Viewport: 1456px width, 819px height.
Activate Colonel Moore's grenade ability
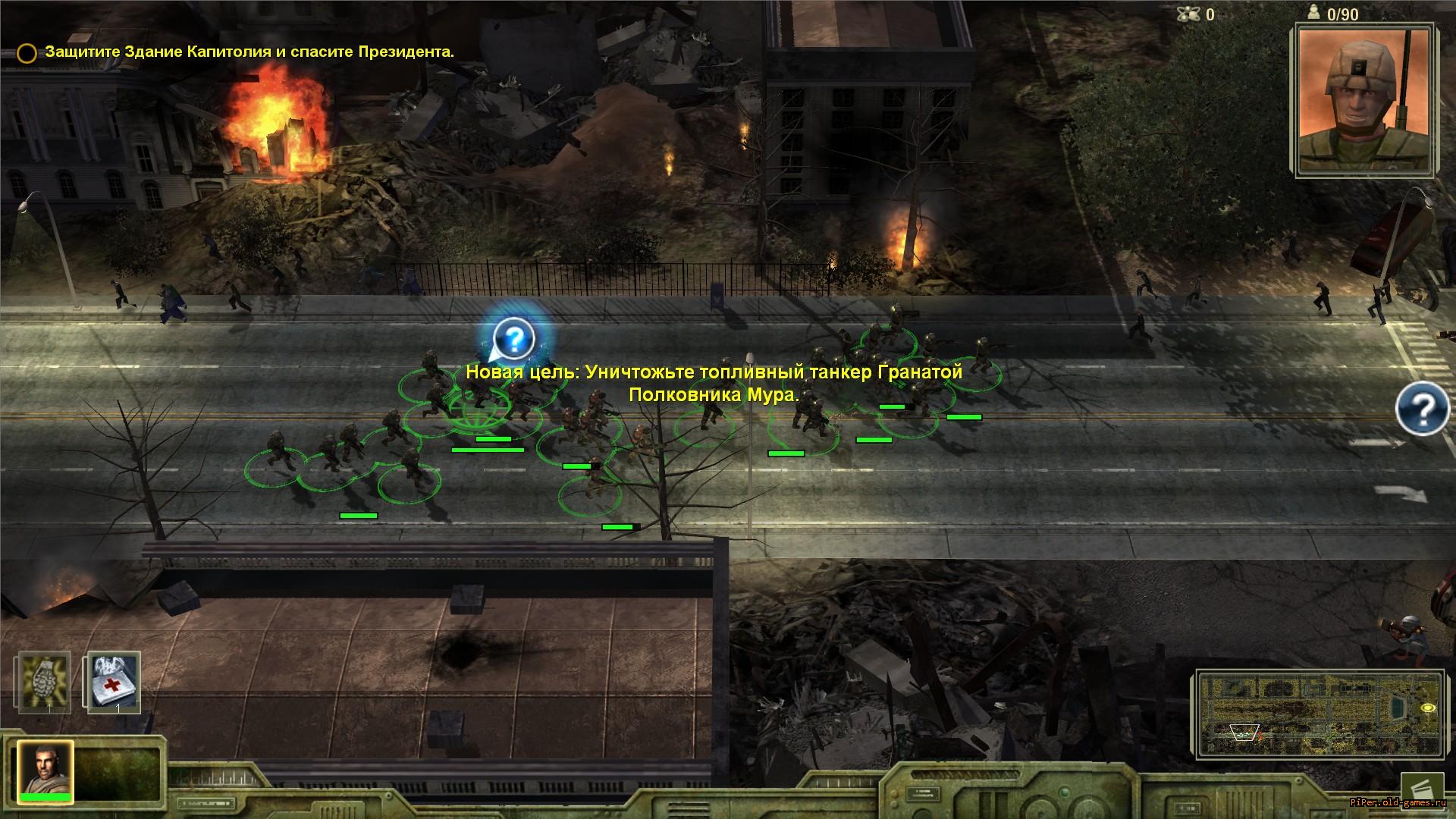coord(45,681)
